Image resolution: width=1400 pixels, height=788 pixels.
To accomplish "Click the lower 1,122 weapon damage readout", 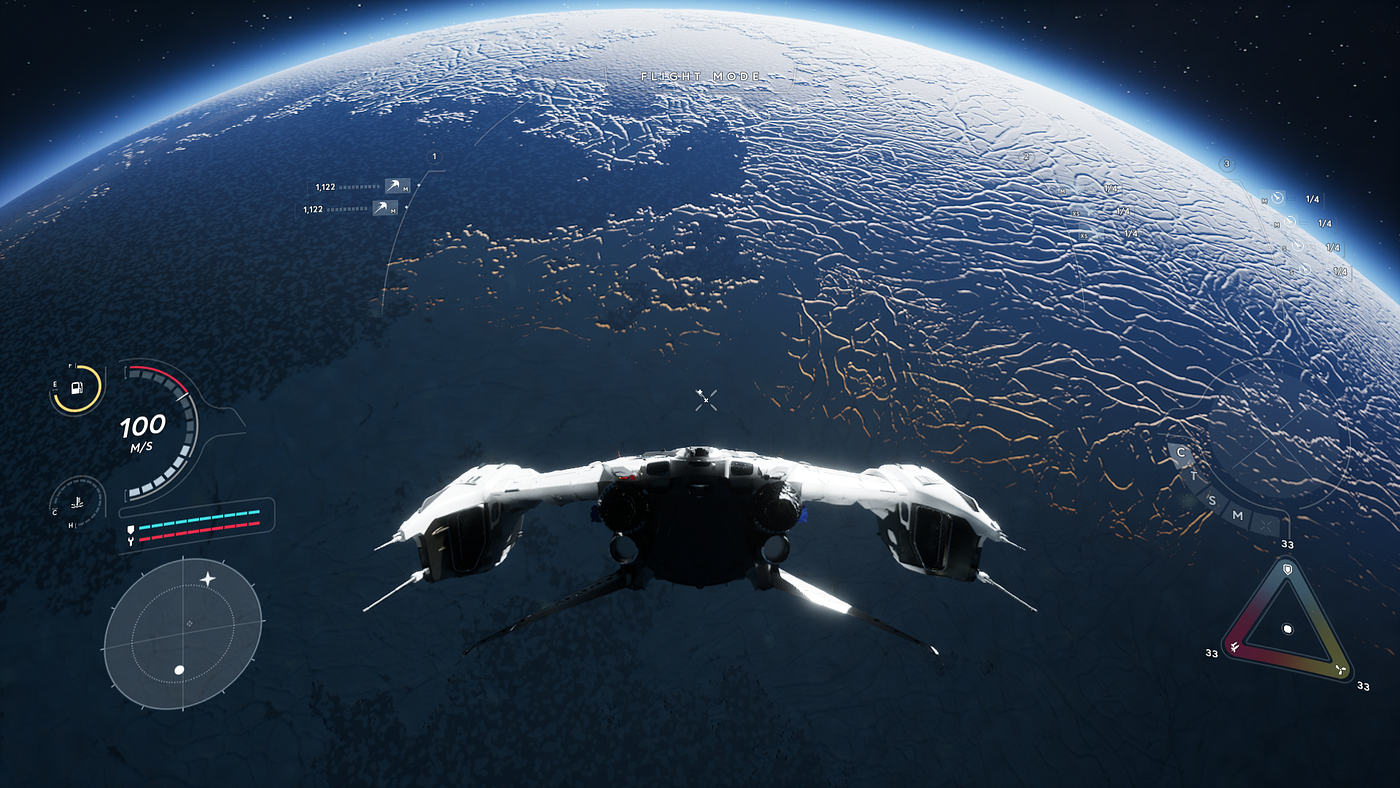I will 313,209.
